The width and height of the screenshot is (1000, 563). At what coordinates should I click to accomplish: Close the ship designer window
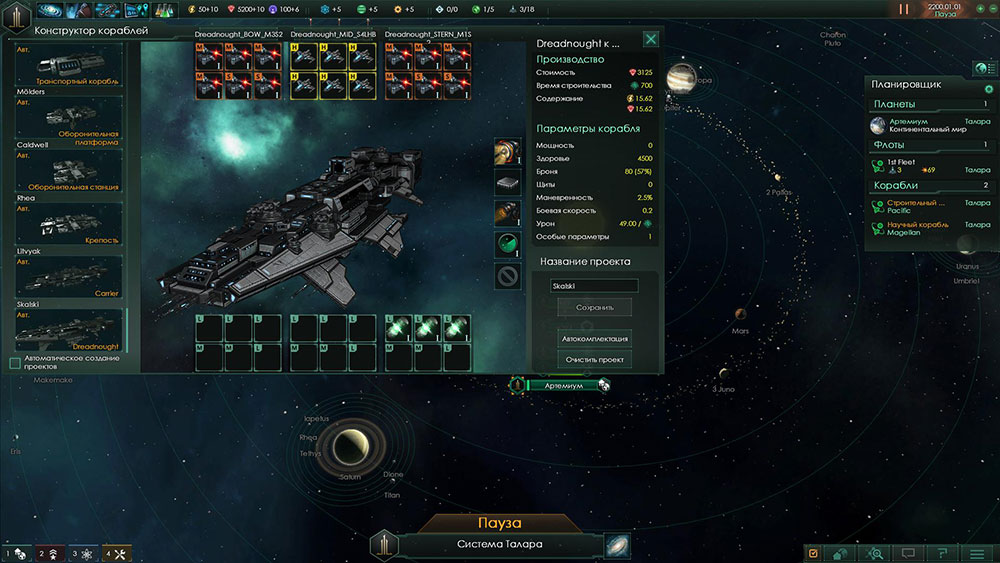651,40
